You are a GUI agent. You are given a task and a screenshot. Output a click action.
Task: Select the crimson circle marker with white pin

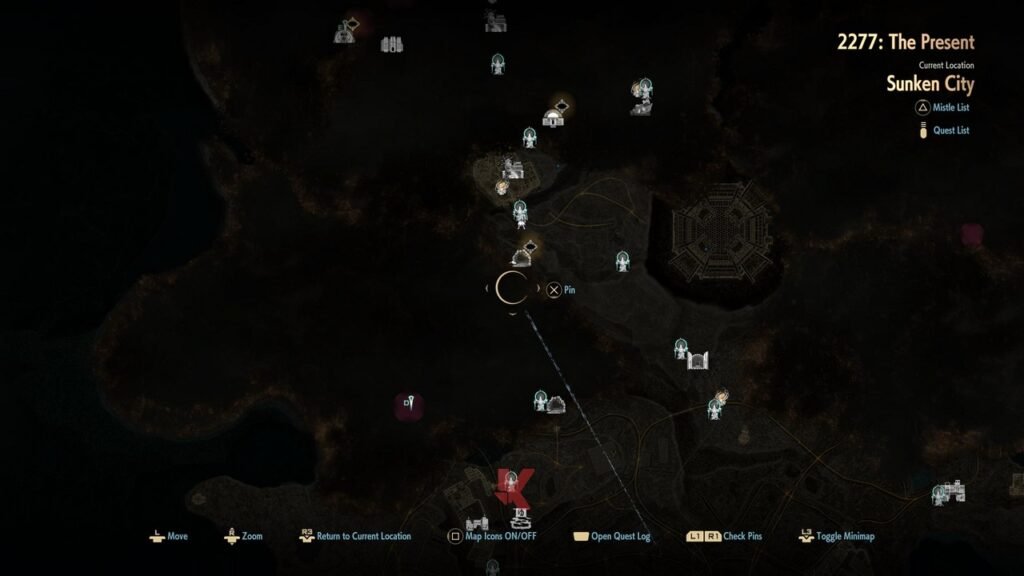409,405
